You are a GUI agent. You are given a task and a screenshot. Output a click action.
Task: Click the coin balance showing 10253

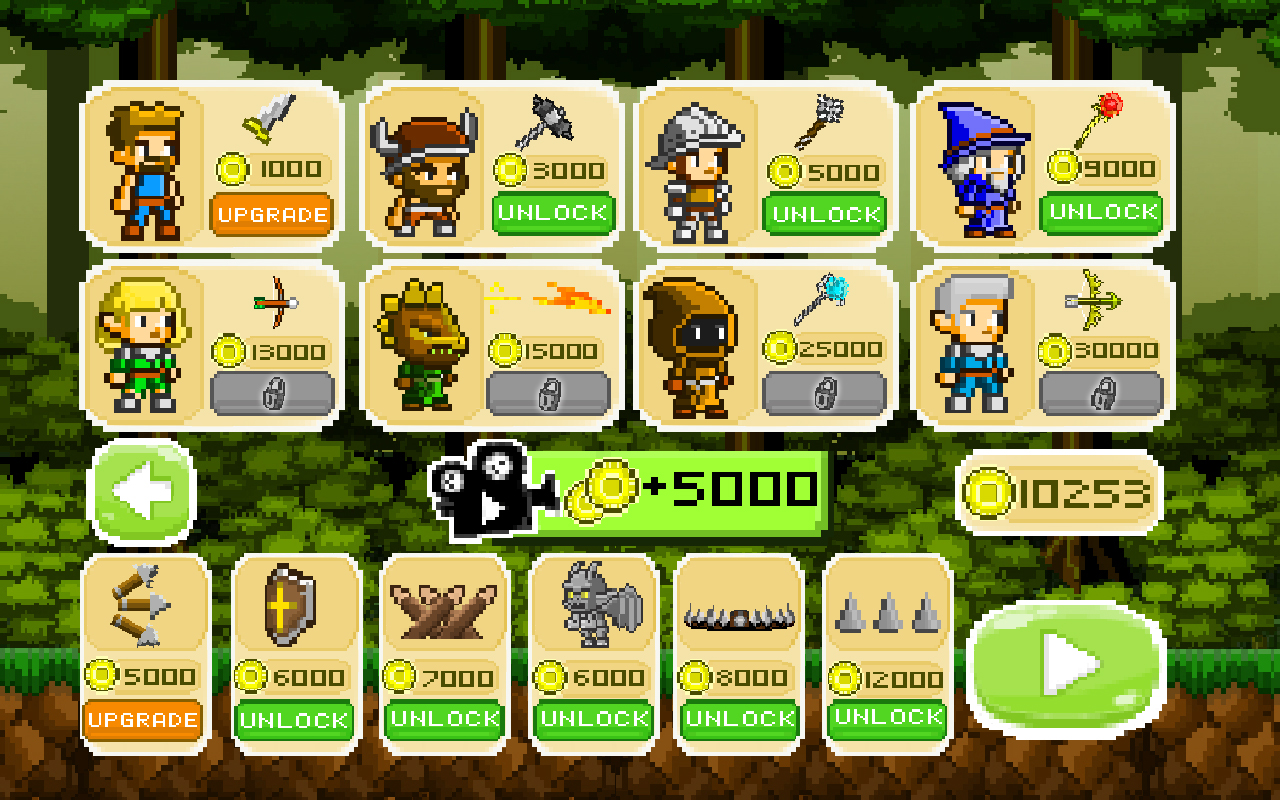click(1059, 491)
